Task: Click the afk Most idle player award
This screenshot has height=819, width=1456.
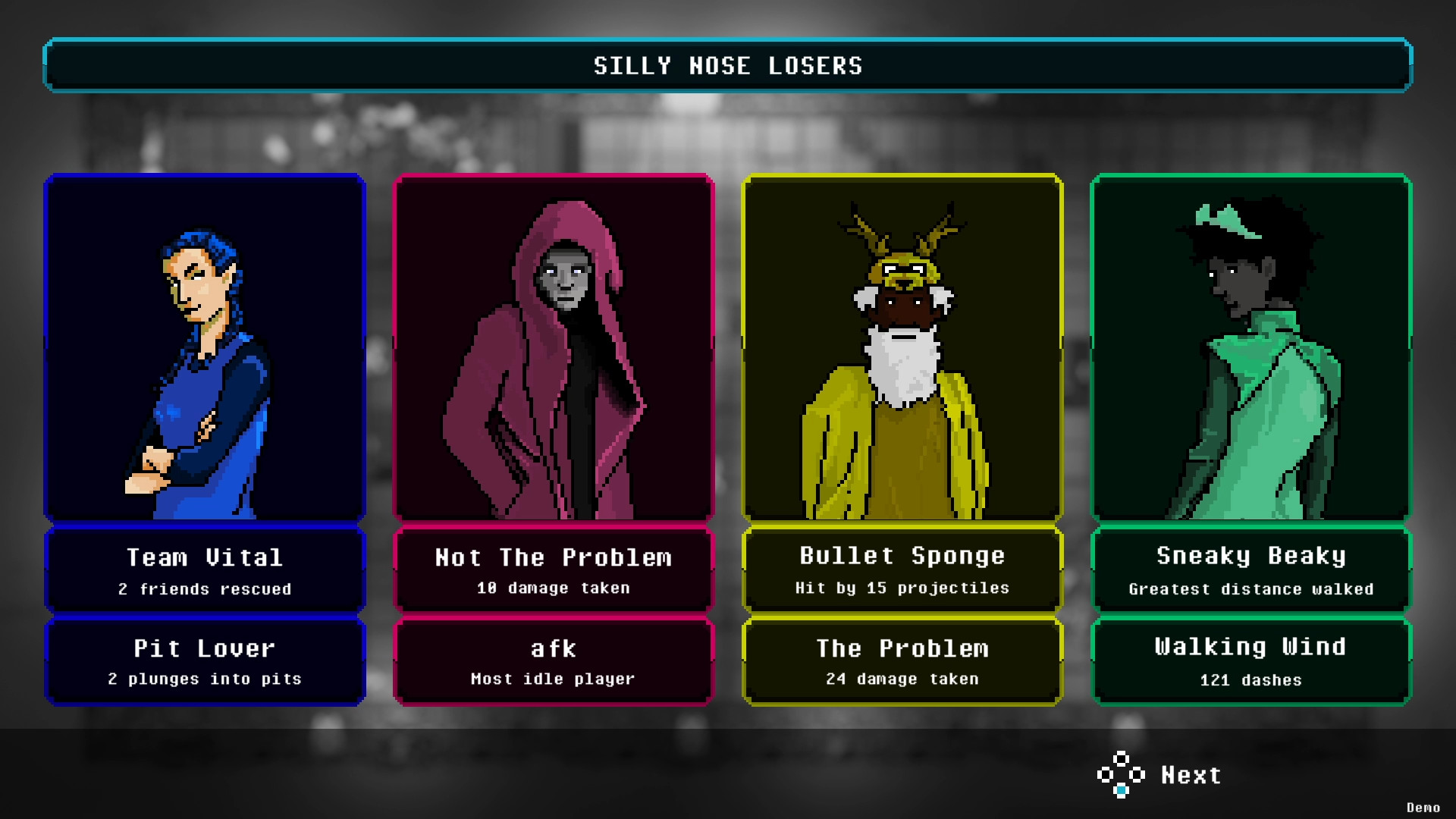Action: point(554,661)
